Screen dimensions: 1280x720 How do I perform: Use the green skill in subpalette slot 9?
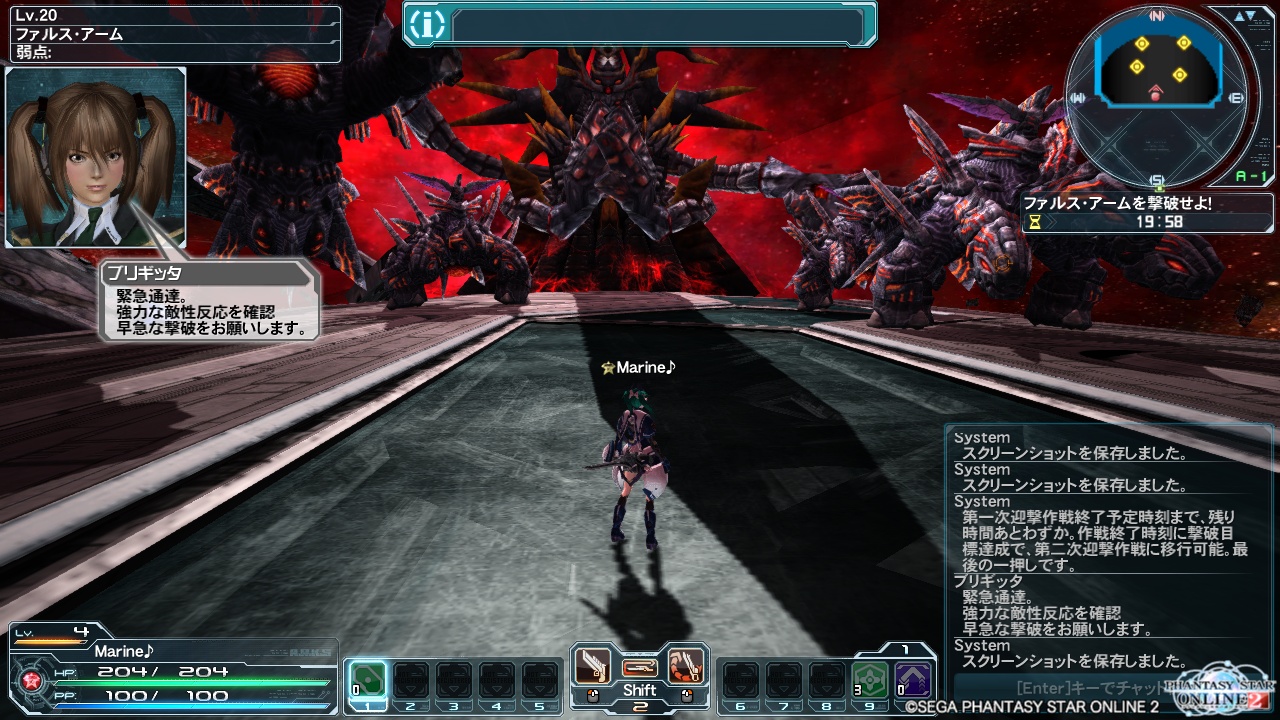click(869, 680)
